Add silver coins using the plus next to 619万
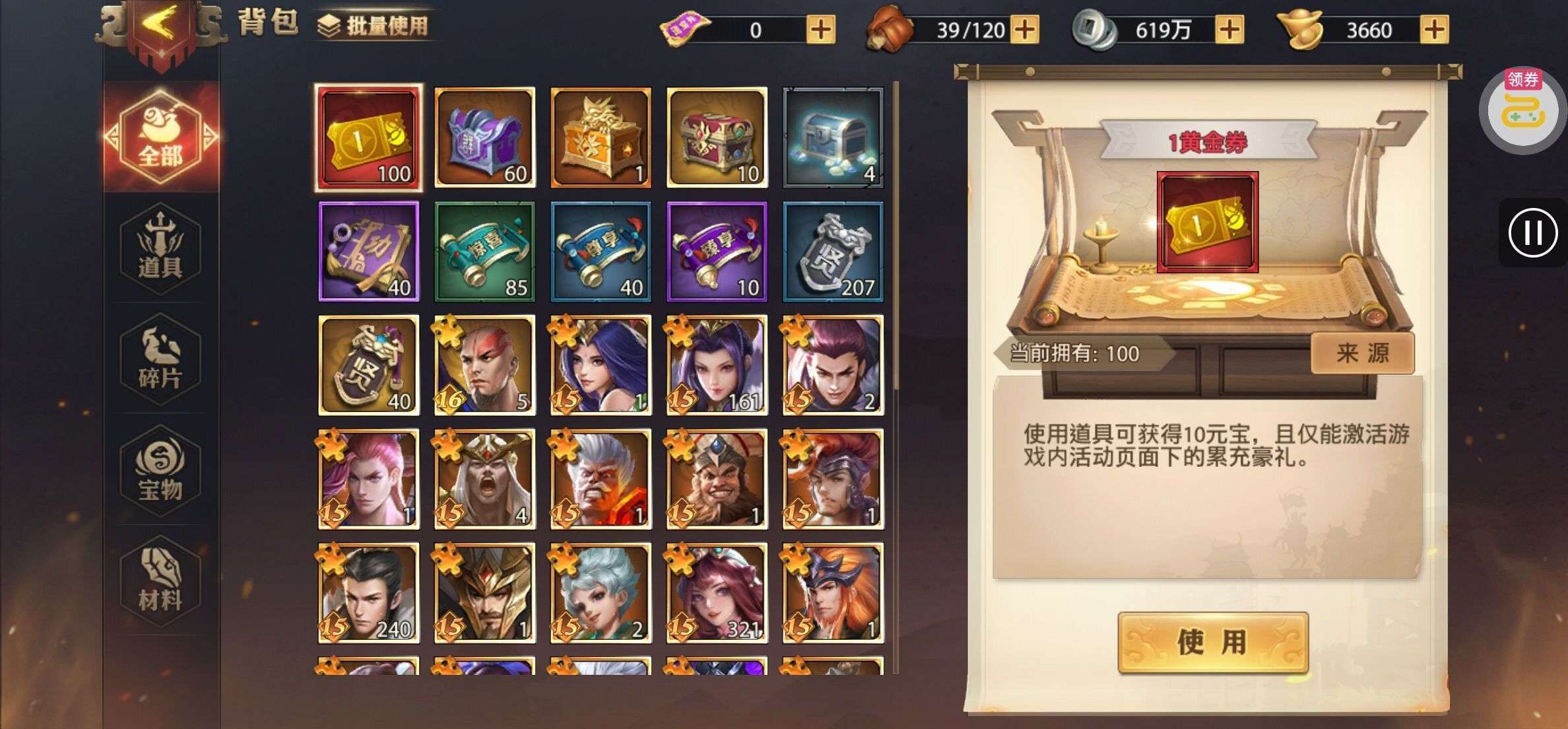1568x729 pixels. coord(1229,30)
